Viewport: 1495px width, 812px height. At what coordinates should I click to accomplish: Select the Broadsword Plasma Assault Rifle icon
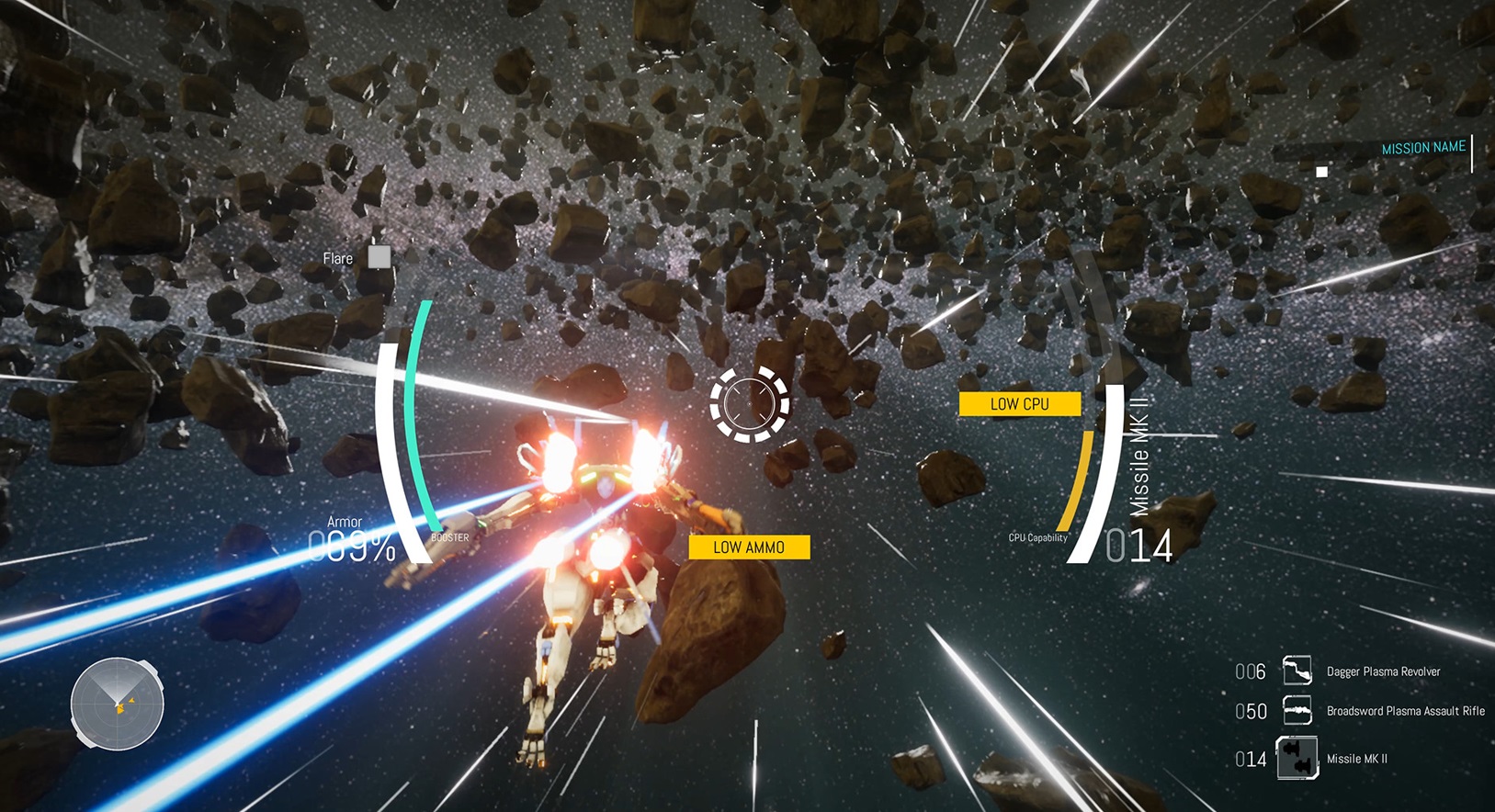[x=1298, y=711]
